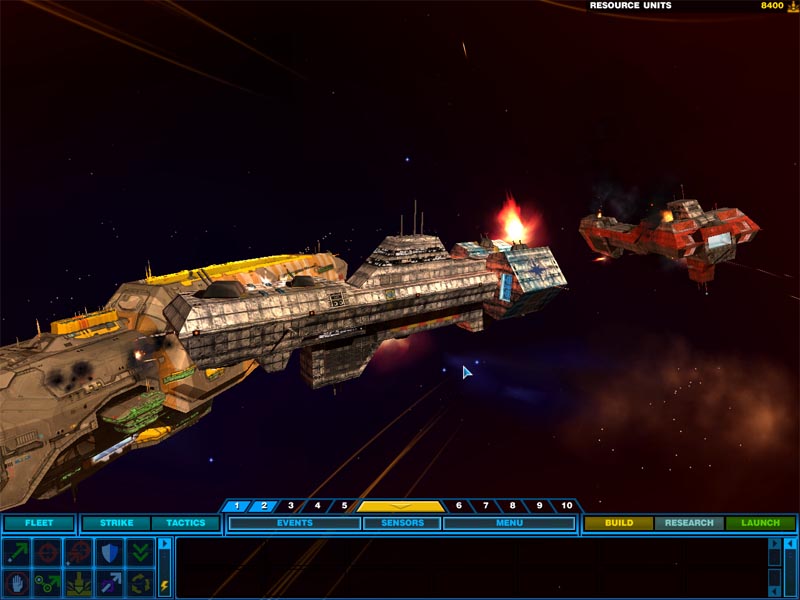This screenshot has width=800, height=600.
Task: Open the Research manager
Action: click(689, 523)
